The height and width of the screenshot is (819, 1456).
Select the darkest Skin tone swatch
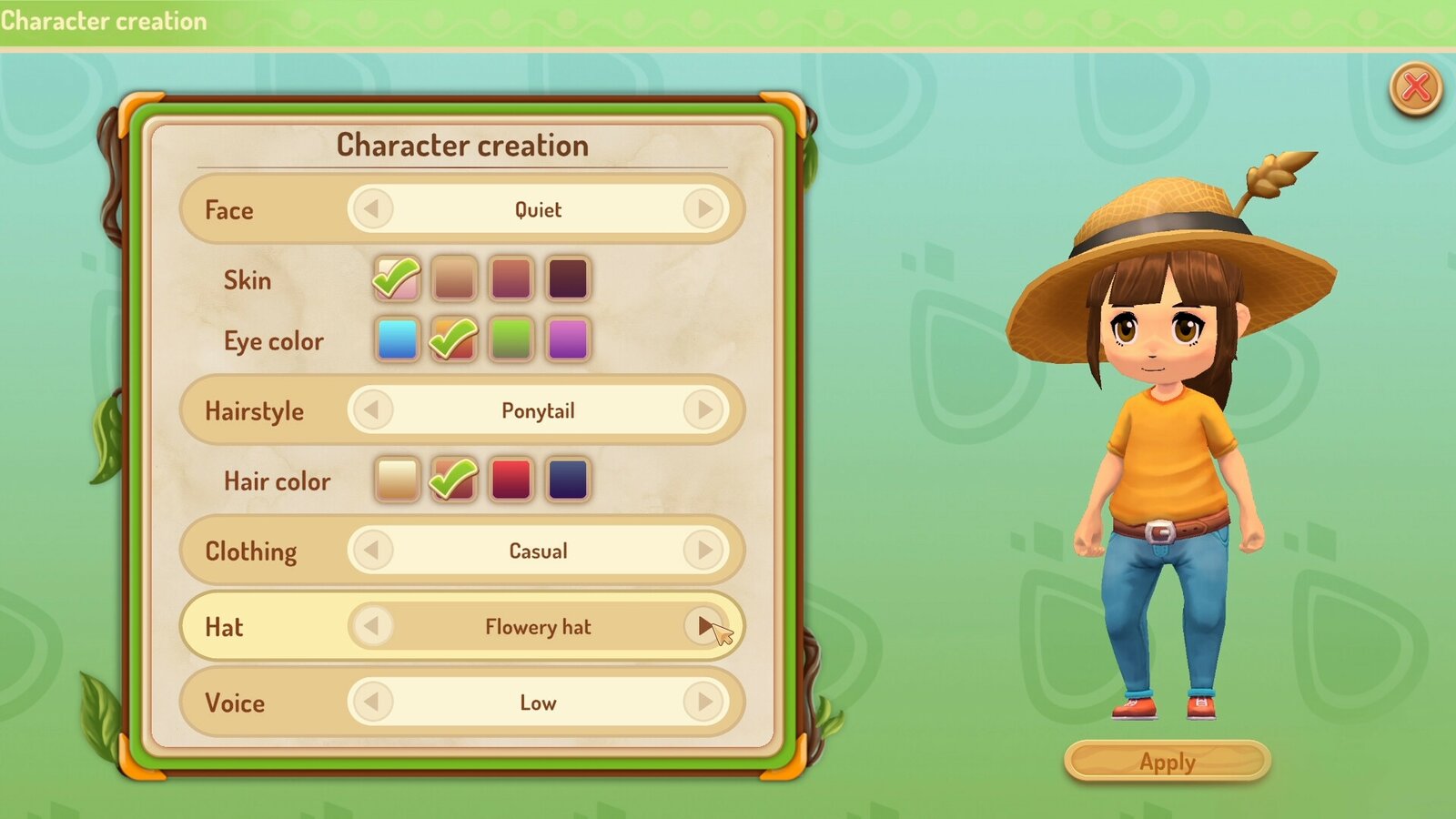(x=569, y=278)
